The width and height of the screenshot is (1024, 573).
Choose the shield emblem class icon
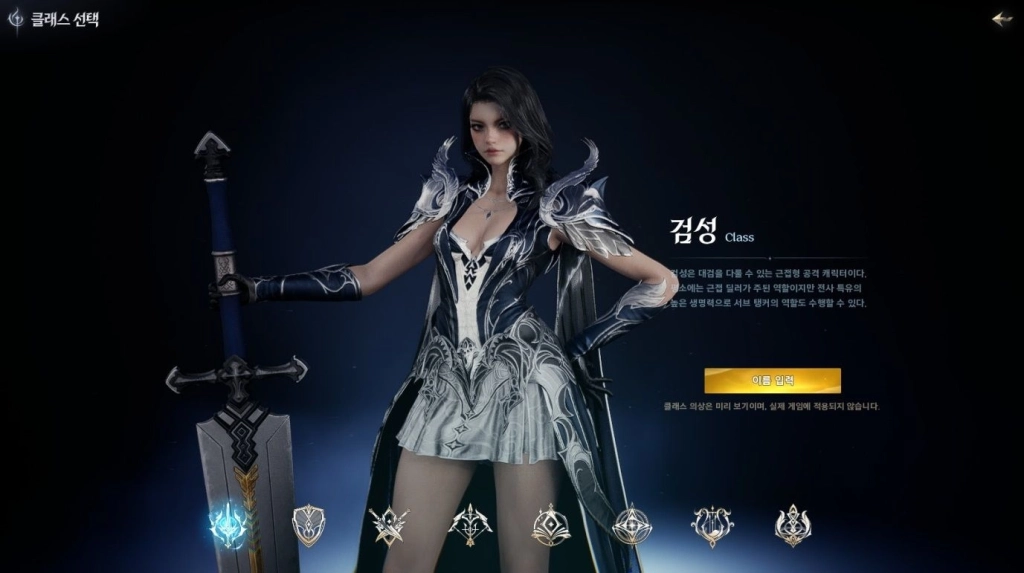coord(308,525)
